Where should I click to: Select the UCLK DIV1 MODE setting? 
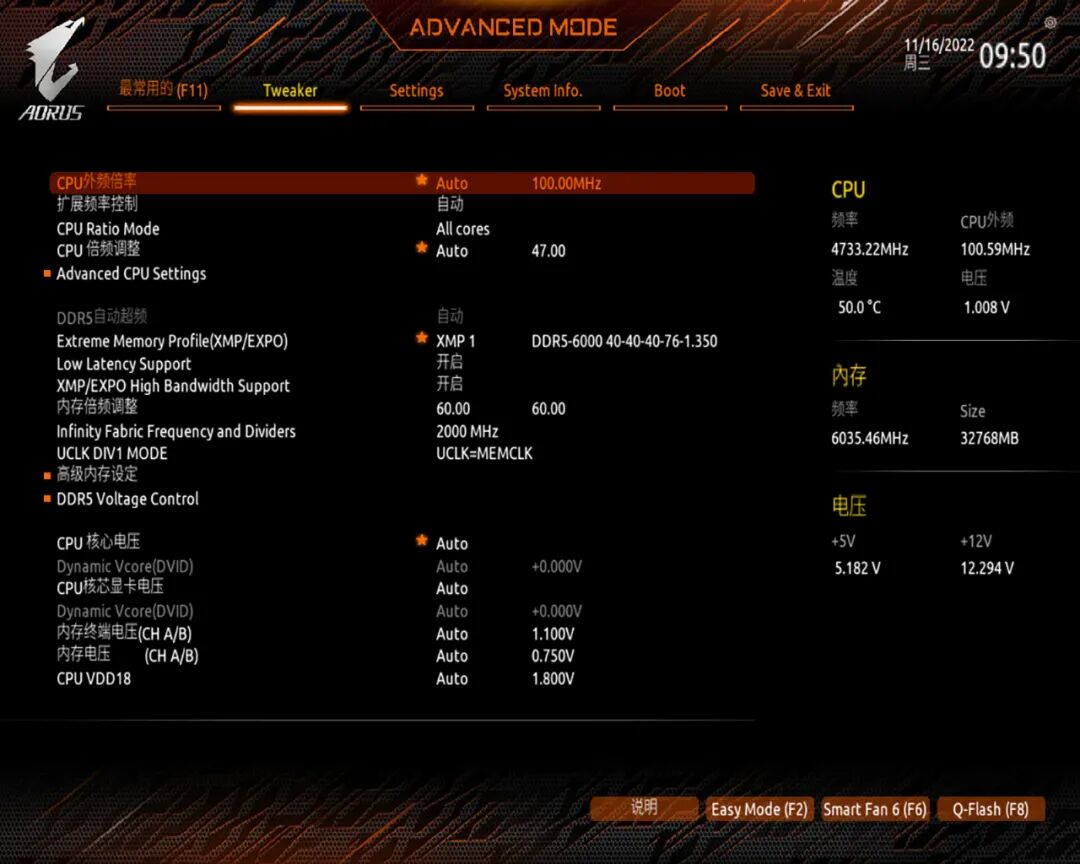pyautogui.click(x=112, y=454)
